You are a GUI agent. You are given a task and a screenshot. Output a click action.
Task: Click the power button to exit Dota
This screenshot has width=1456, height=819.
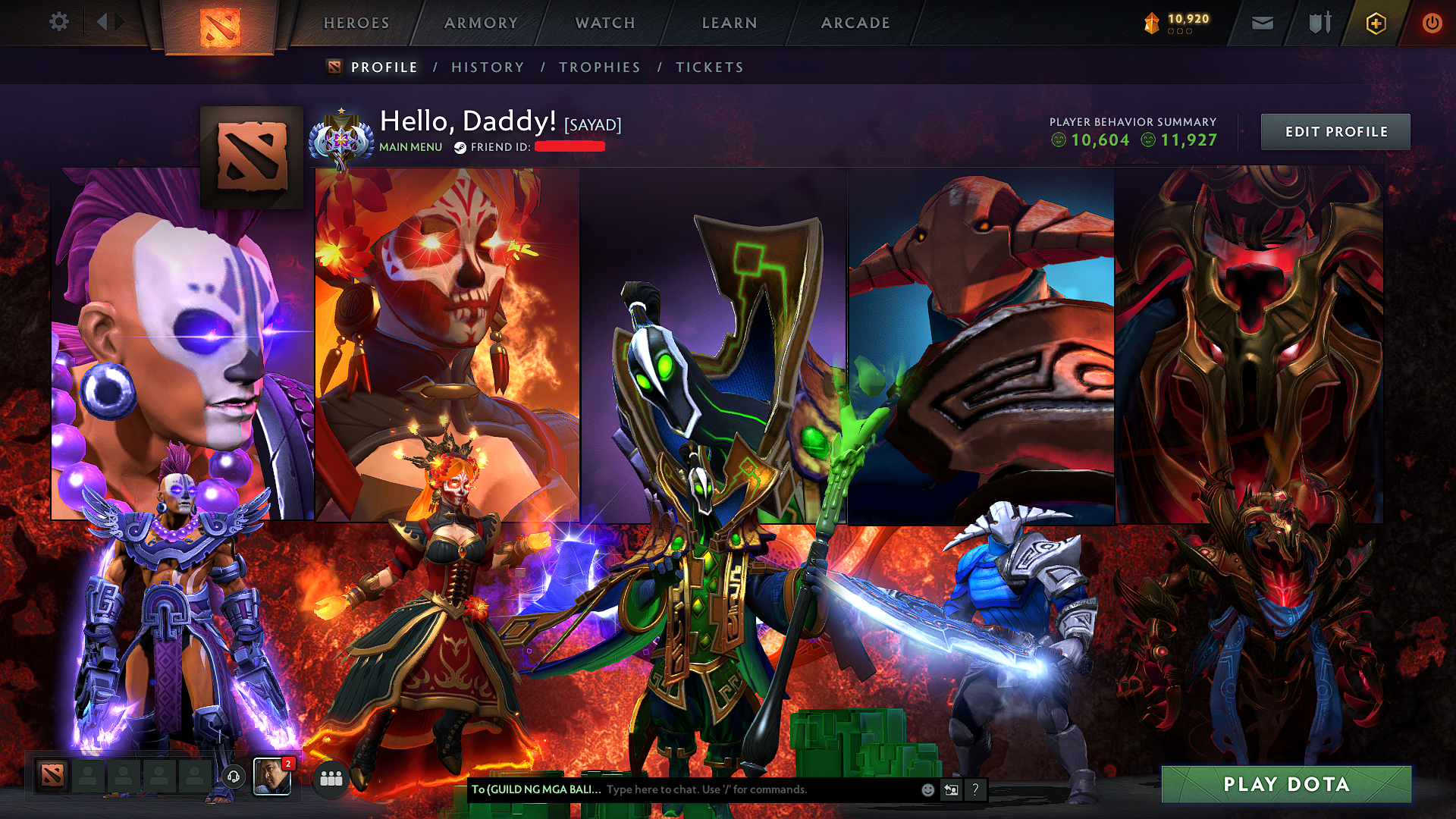tap(1432, 23)
